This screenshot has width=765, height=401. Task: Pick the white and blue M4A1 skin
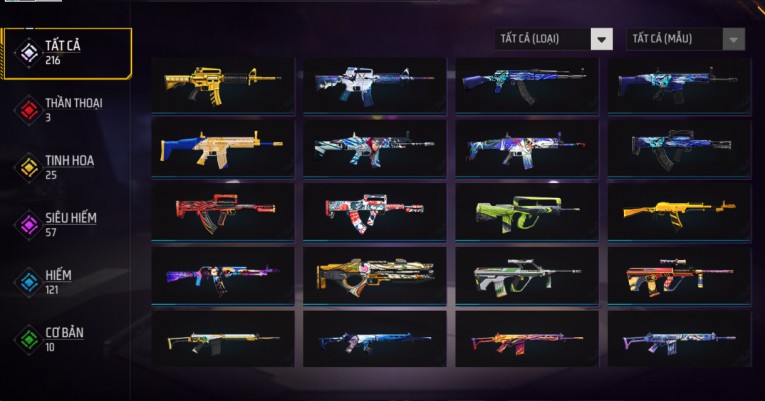(x=375, y=84)
